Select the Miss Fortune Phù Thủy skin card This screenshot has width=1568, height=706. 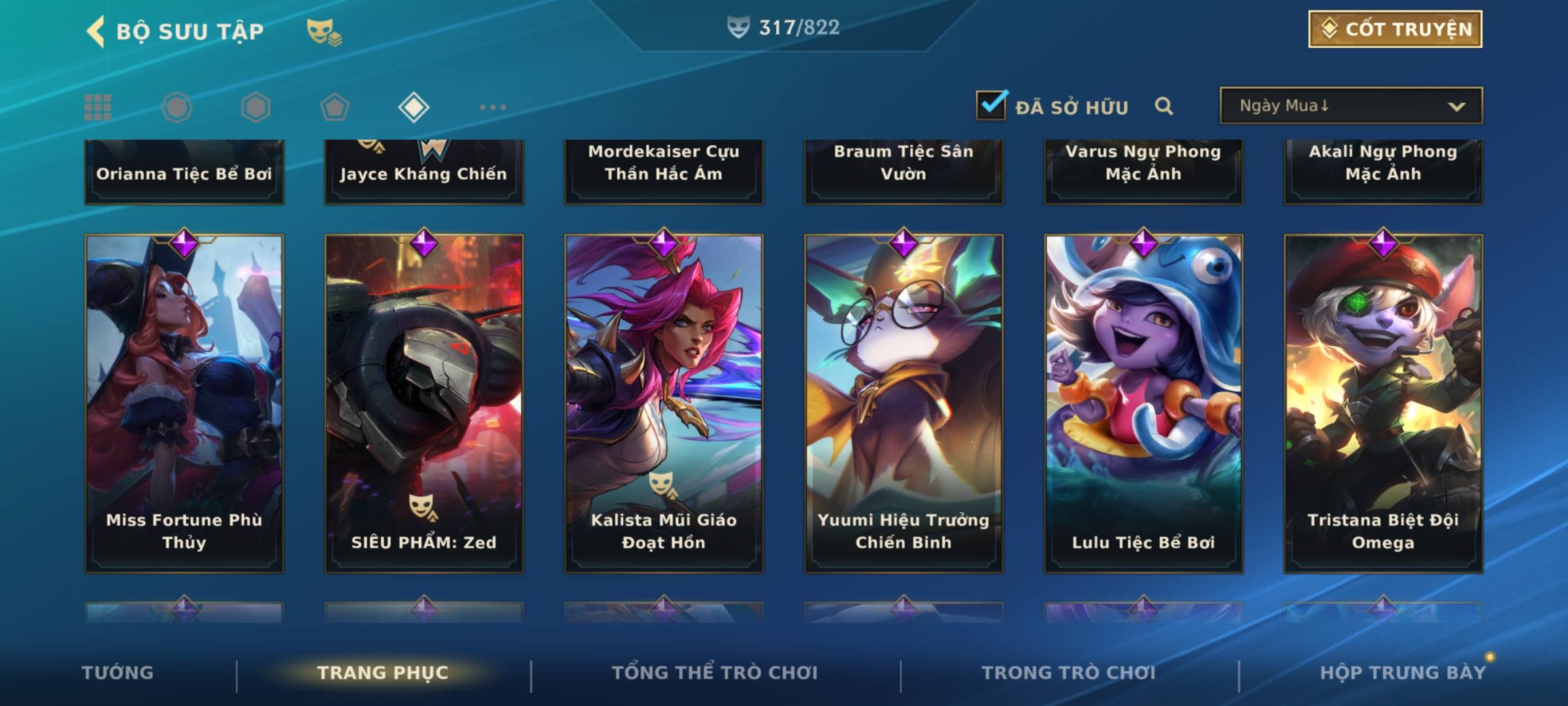(184, 403)
